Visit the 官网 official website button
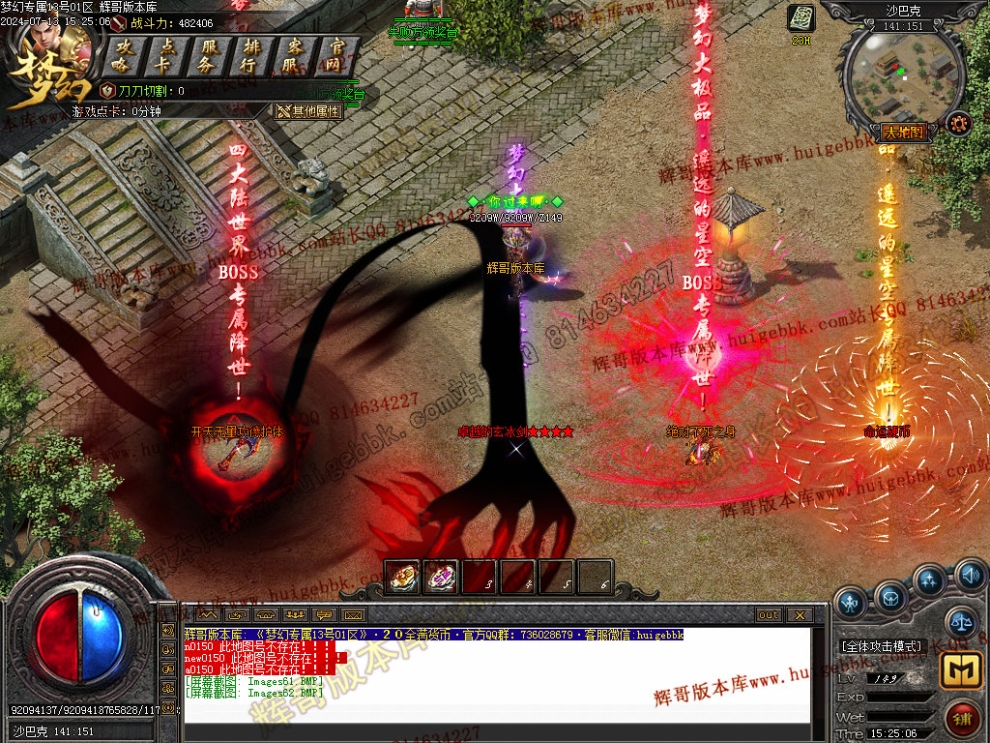990x743 pixels. (338, 57)
